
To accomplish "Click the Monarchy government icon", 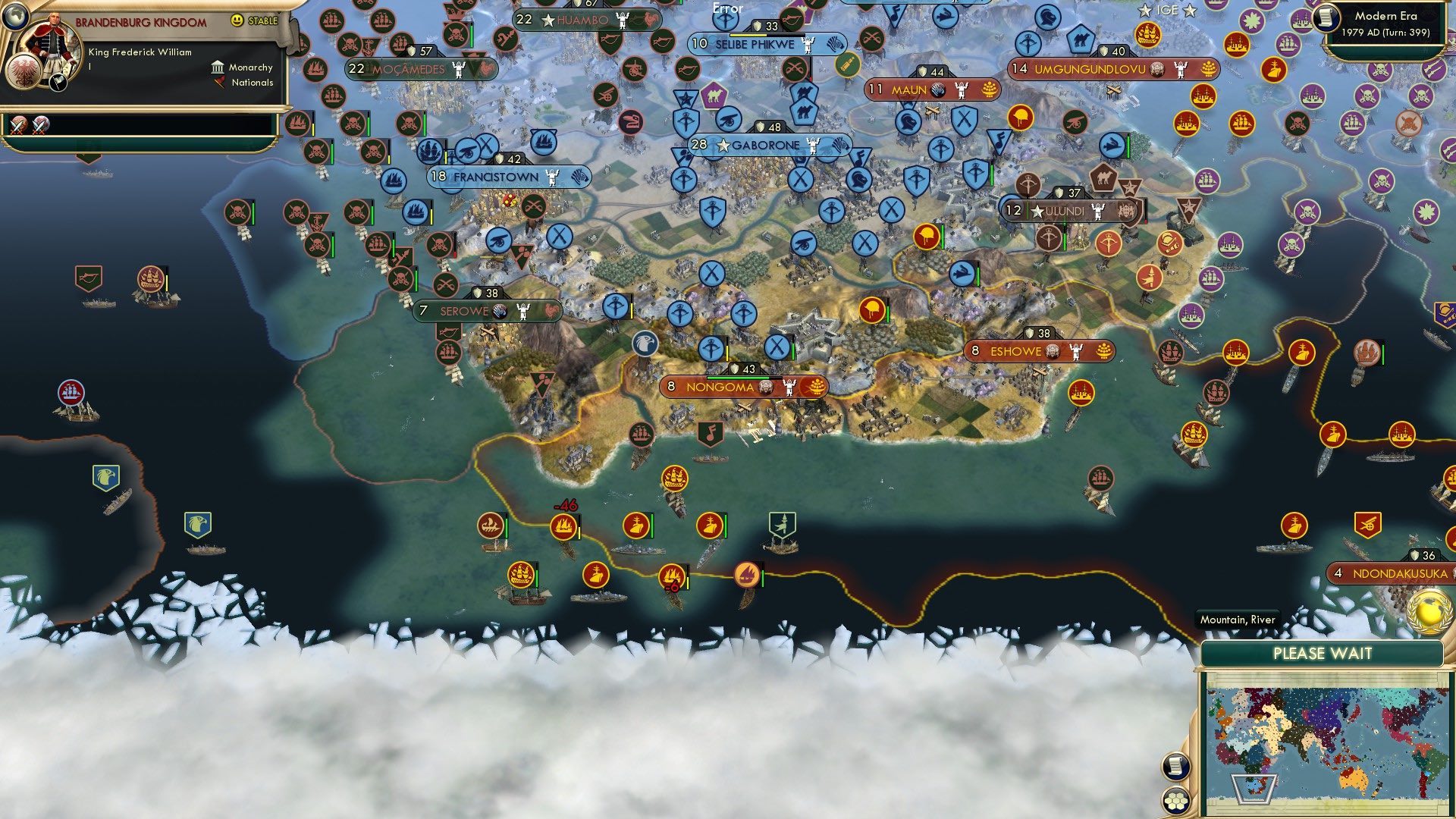I will tap(218, 67).
